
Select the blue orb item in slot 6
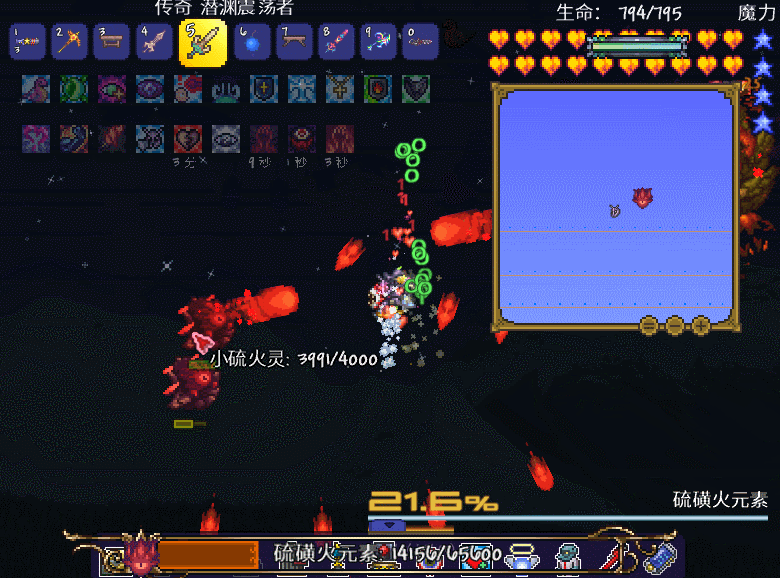click(250, 42)
